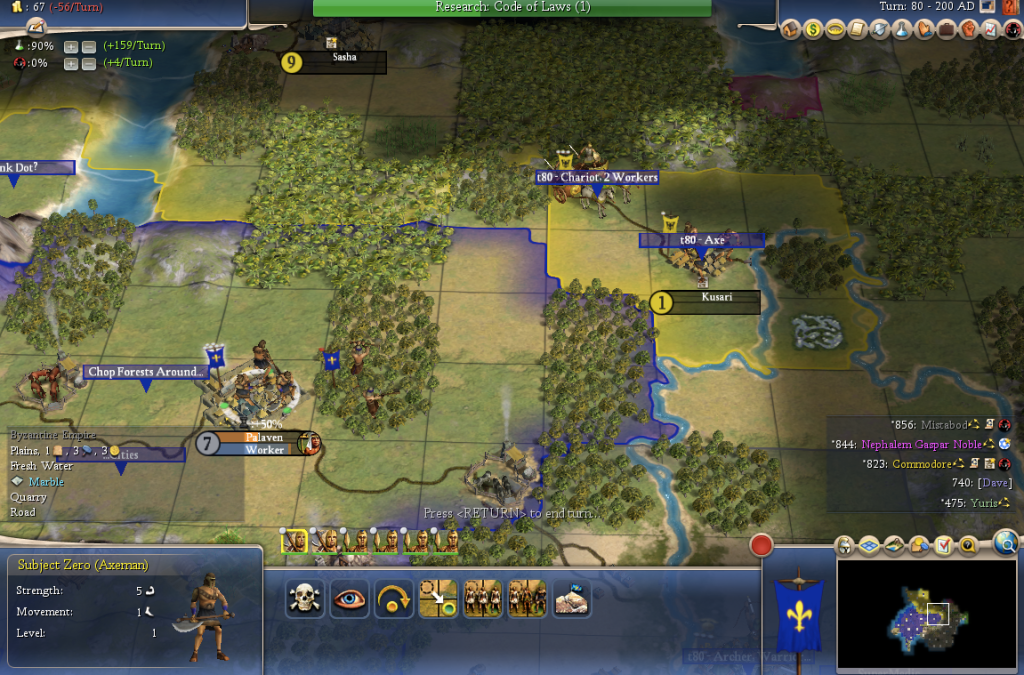Activate the Sentry eye command

(349, 598)
